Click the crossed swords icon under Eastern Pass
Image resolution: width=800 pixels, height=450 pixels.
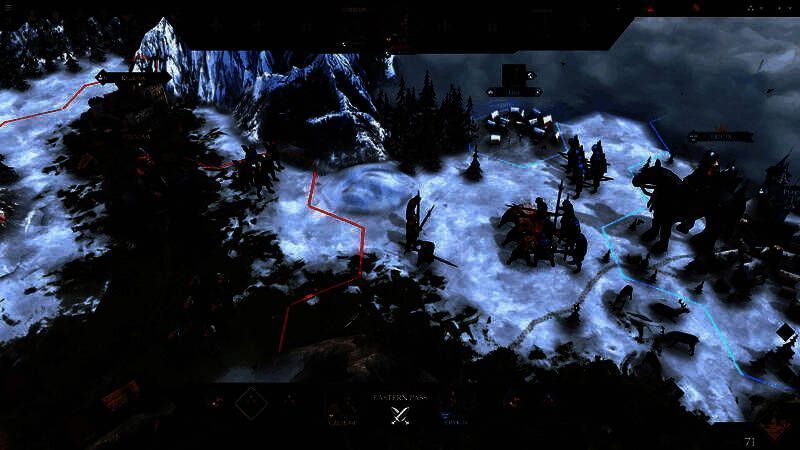coord(401,417)
